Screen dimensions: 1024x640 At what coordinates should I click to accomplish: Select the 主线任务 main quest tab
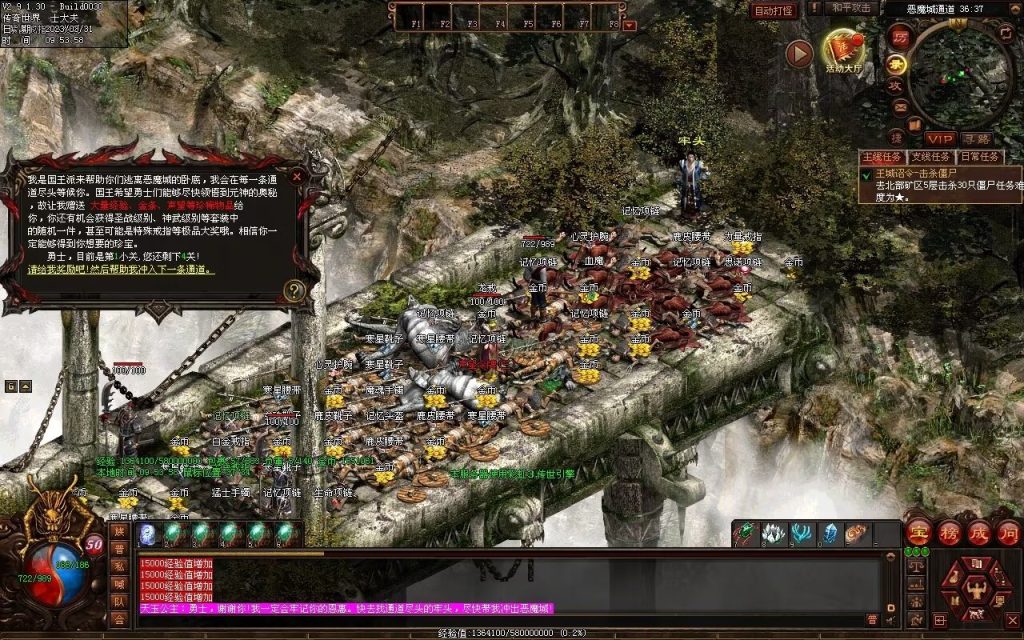880,157
